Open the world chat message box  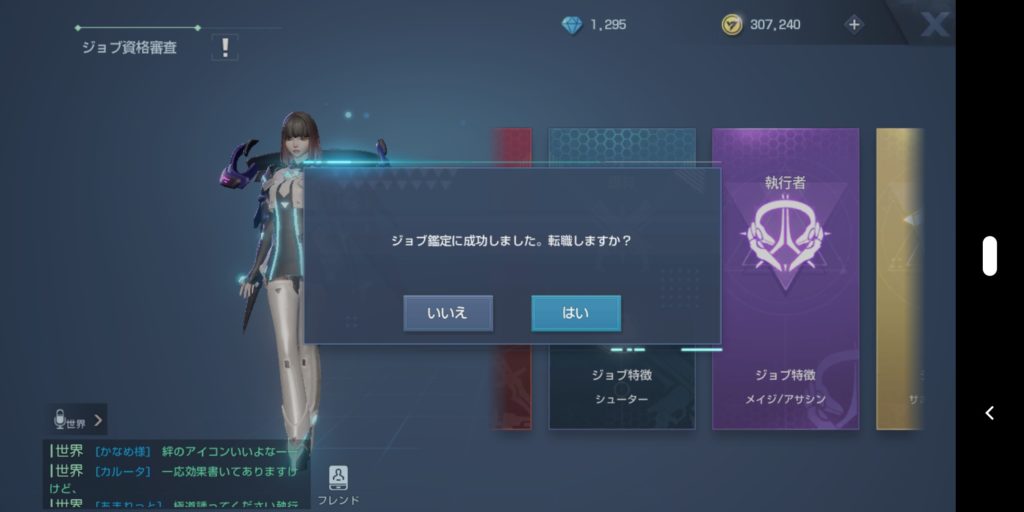point(175,472)
